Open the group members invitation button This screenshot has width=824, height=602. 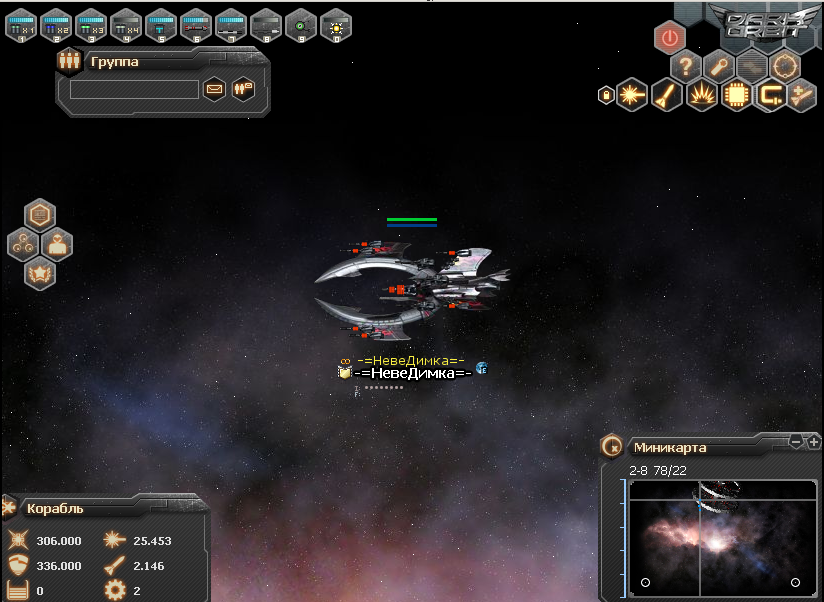click(243, 89)
